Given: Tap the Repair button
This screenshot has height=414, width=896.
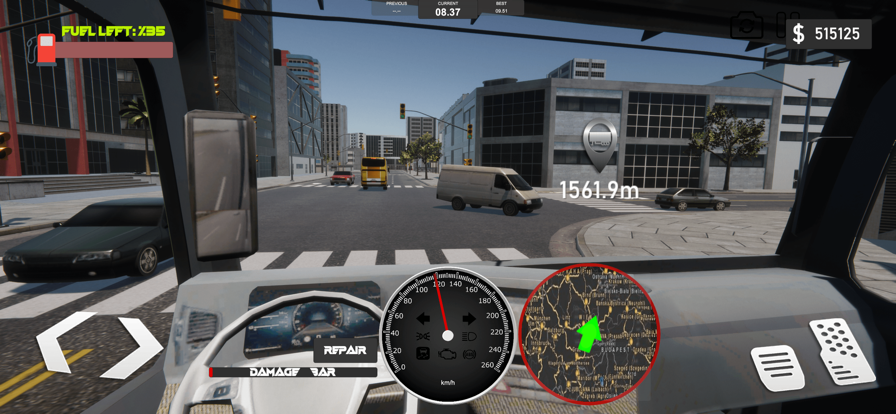Looking at the screenshot, I should click(x=345, y=351).
